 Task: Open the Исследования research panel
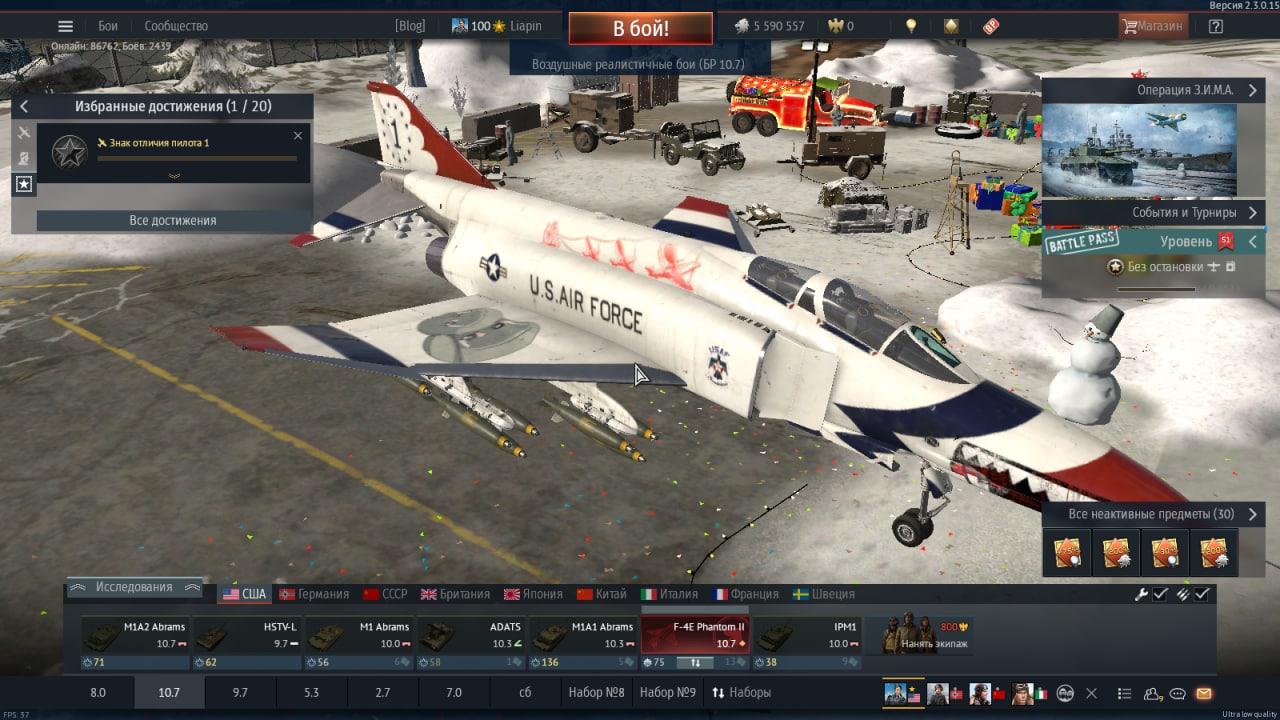tap(134, 587)
